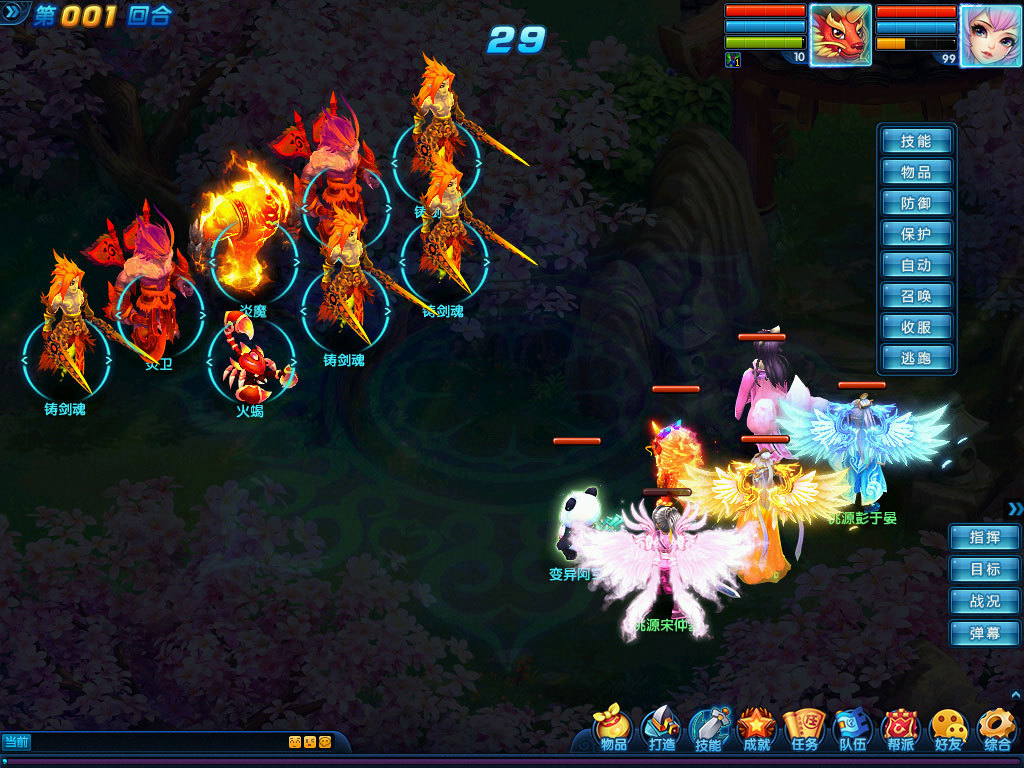Toggle the 弹幕 bullet comments button
1024x768 pixels.
point(984,633)
